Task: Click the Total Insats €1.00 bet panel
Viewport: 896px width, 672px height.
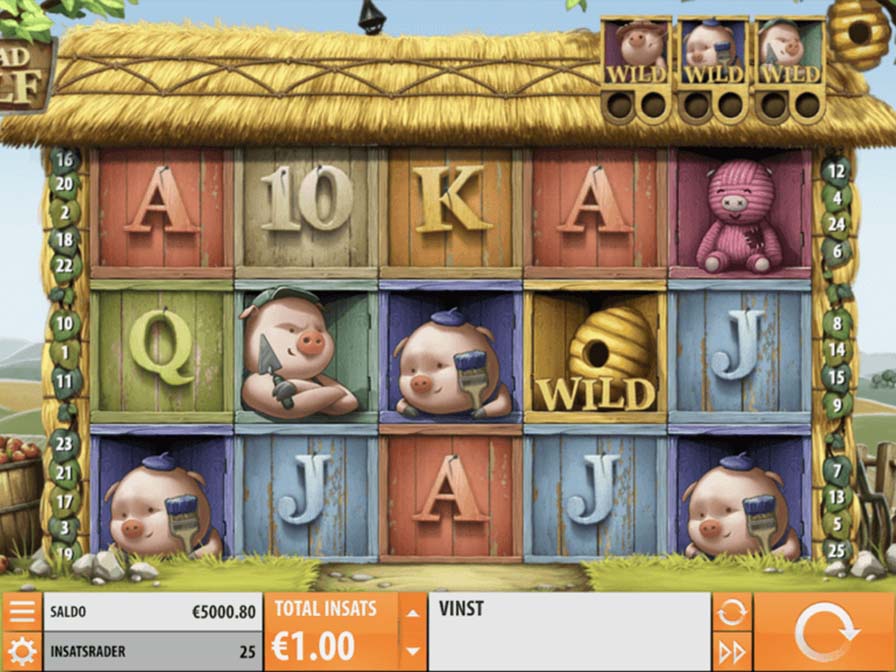Action: [330, 631]
